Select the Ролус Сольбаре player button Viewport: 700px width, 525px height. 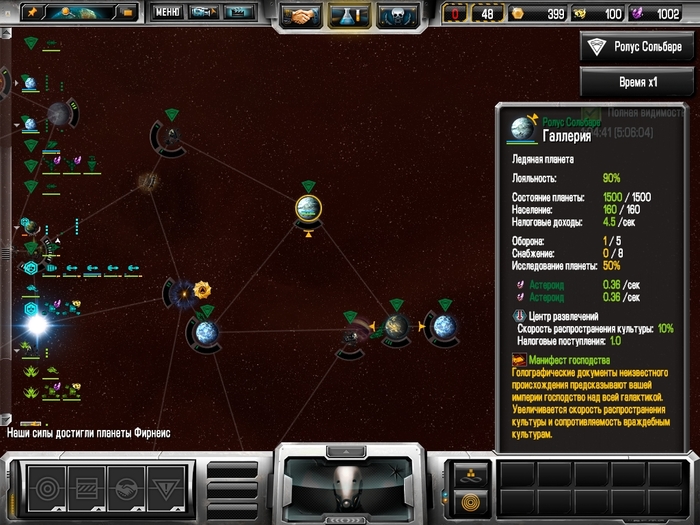tap(638, 47)
